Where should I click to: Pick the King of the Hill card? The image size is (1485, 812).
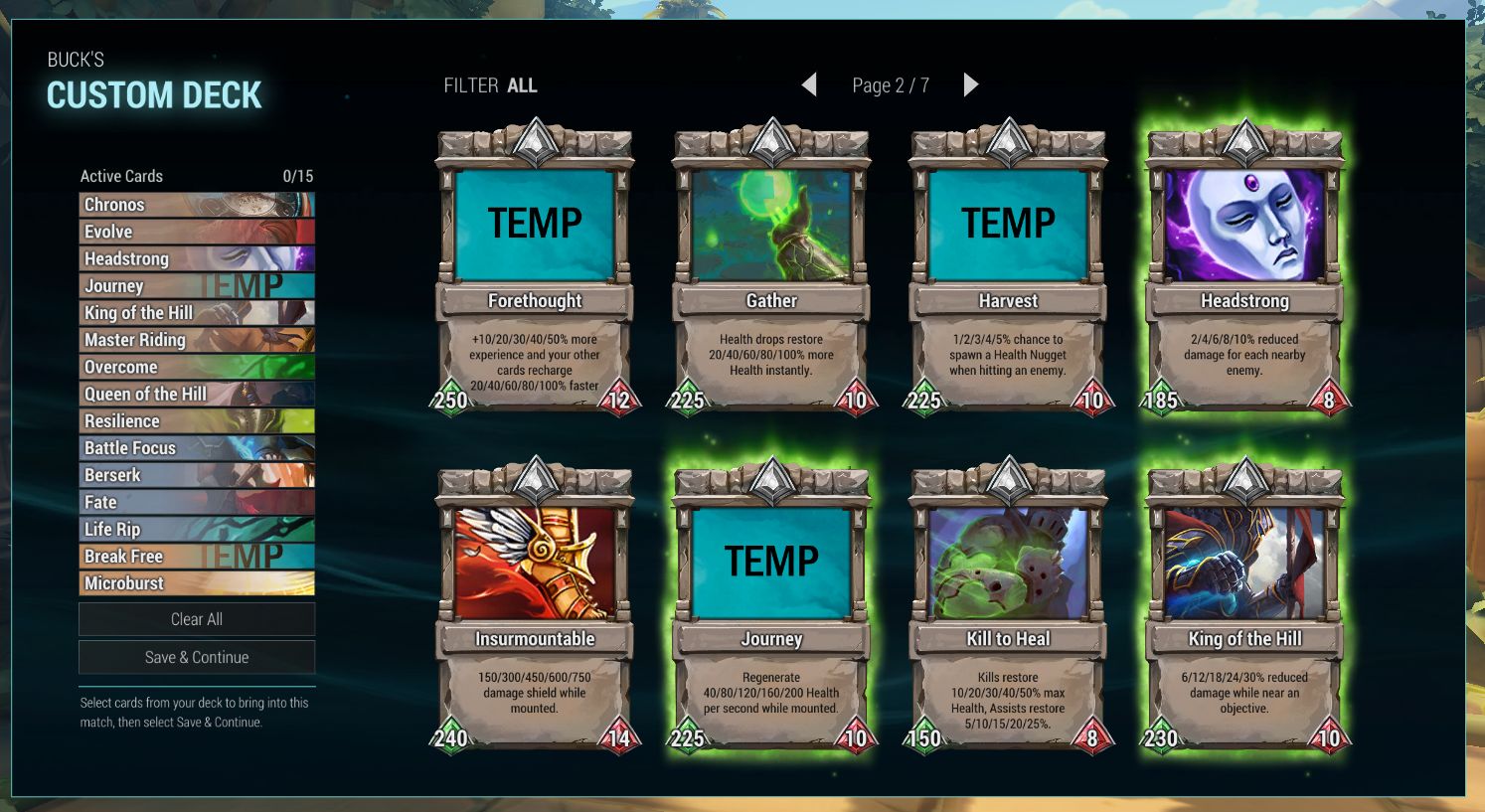pos(1244,606)
